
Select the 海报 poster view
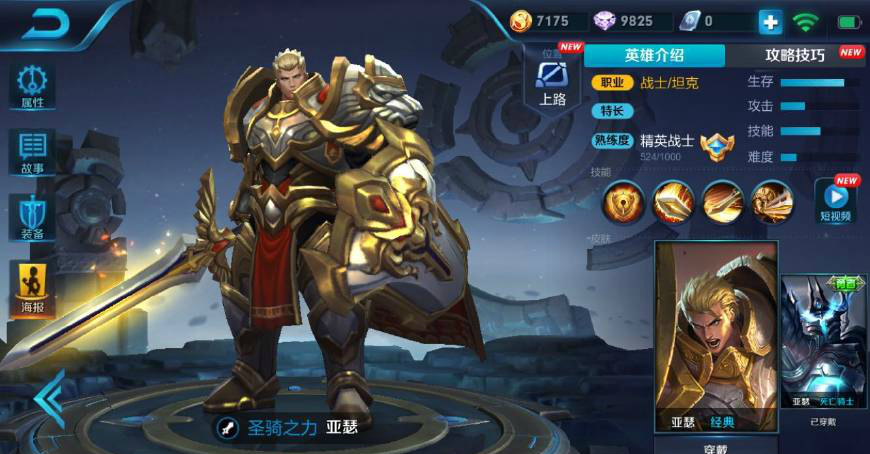(32, 288)
